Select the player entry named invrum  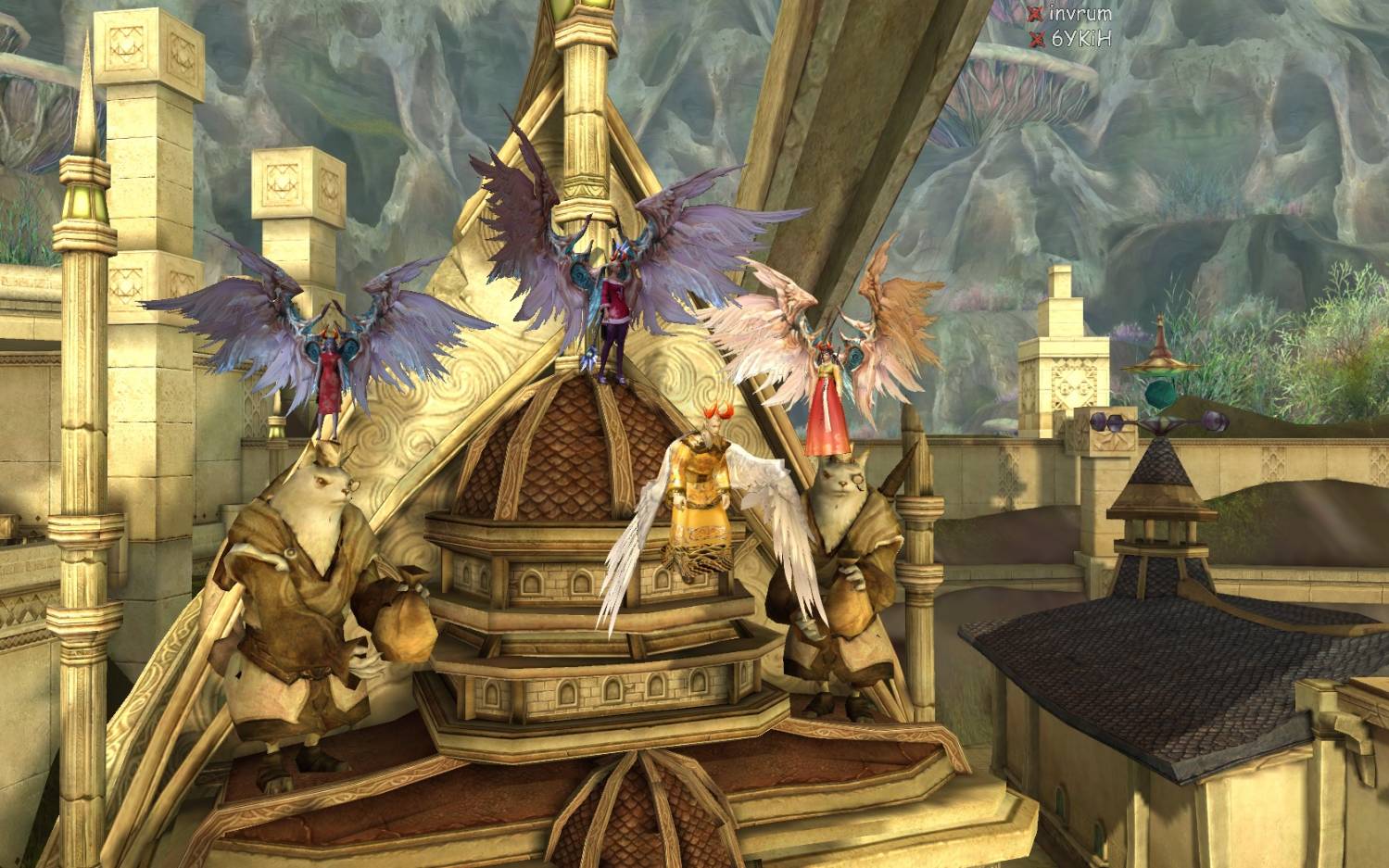(1079, 14)
